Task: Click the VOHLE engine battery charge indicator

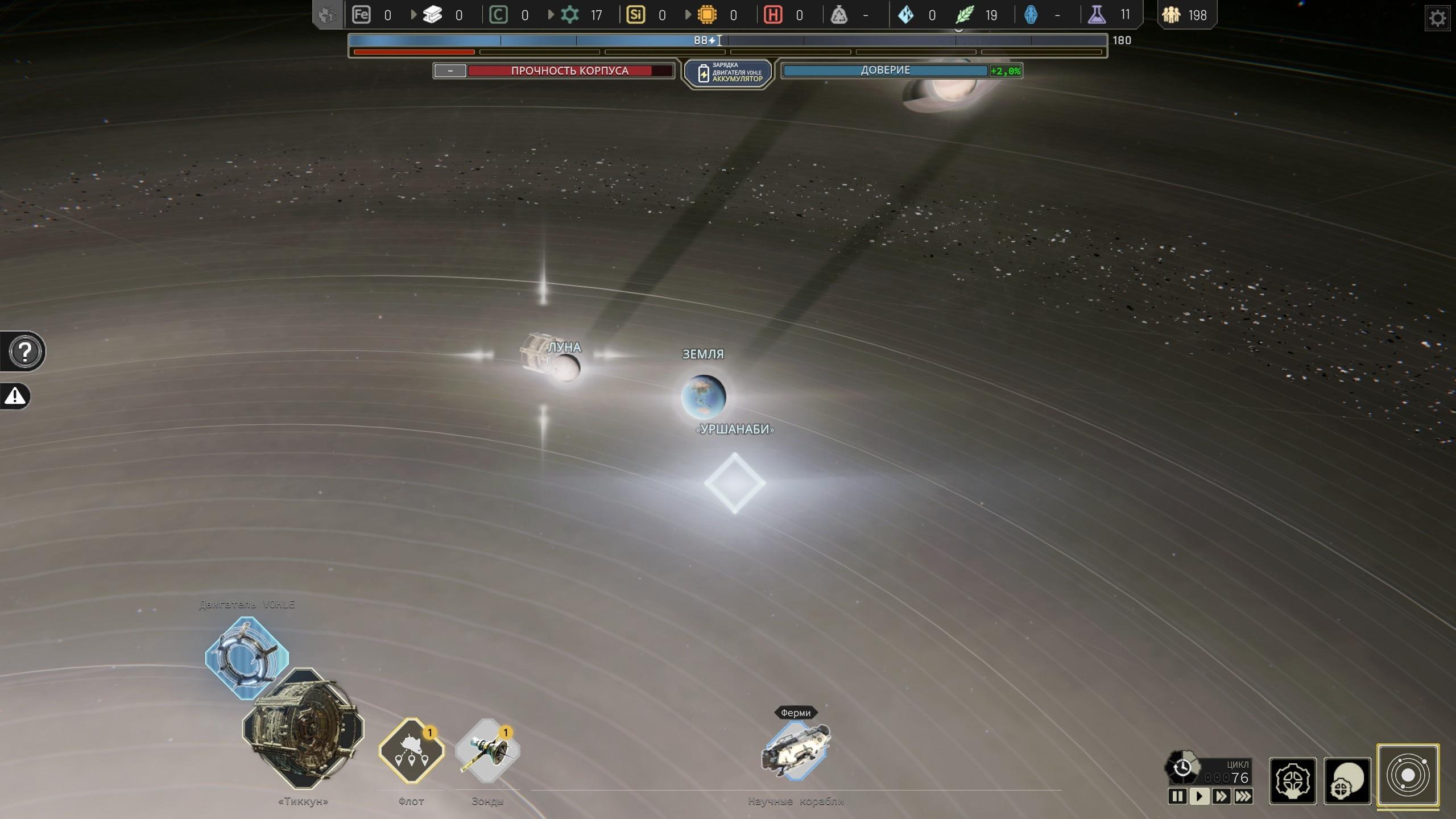Action: click(x=729, y=73)
